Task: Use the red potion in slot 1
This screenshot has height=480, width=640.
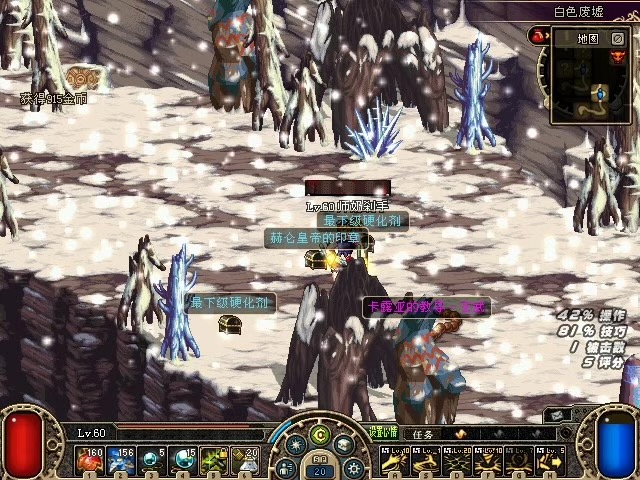Action: click(89, 460)
